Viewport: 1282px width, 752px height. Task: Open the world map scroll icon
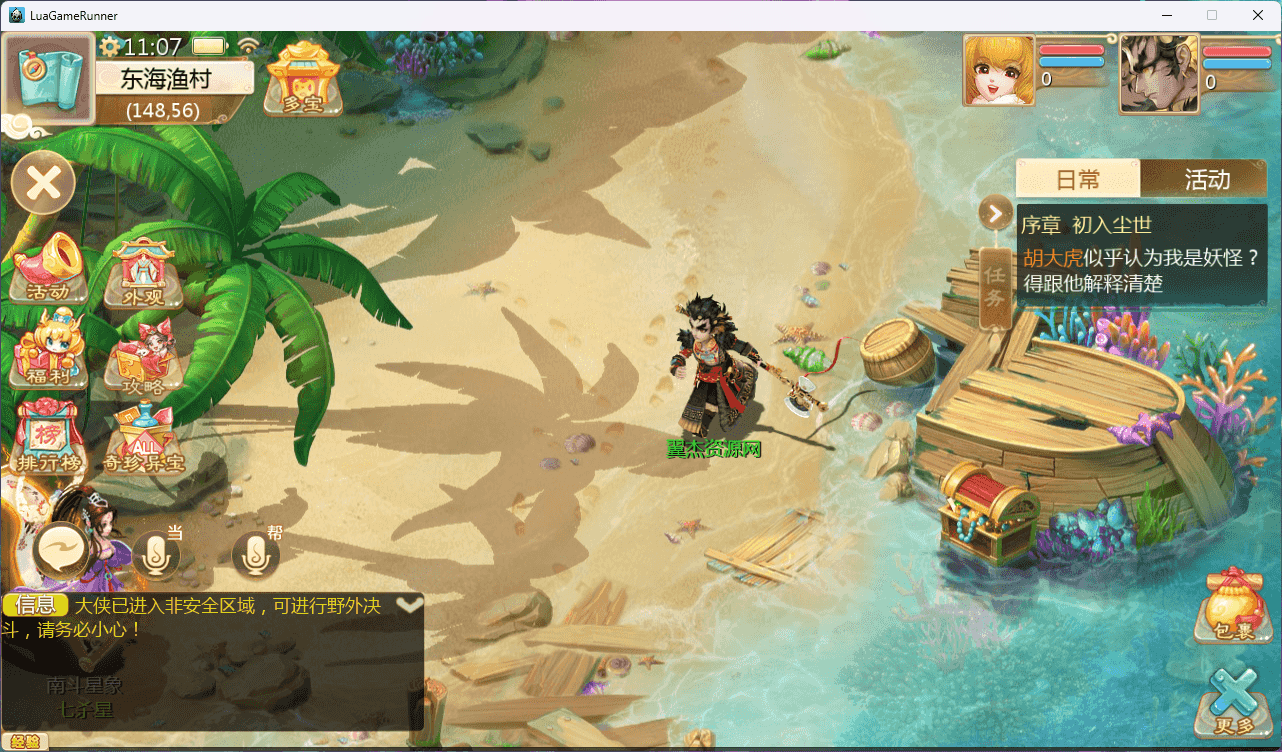pos(49,78)
